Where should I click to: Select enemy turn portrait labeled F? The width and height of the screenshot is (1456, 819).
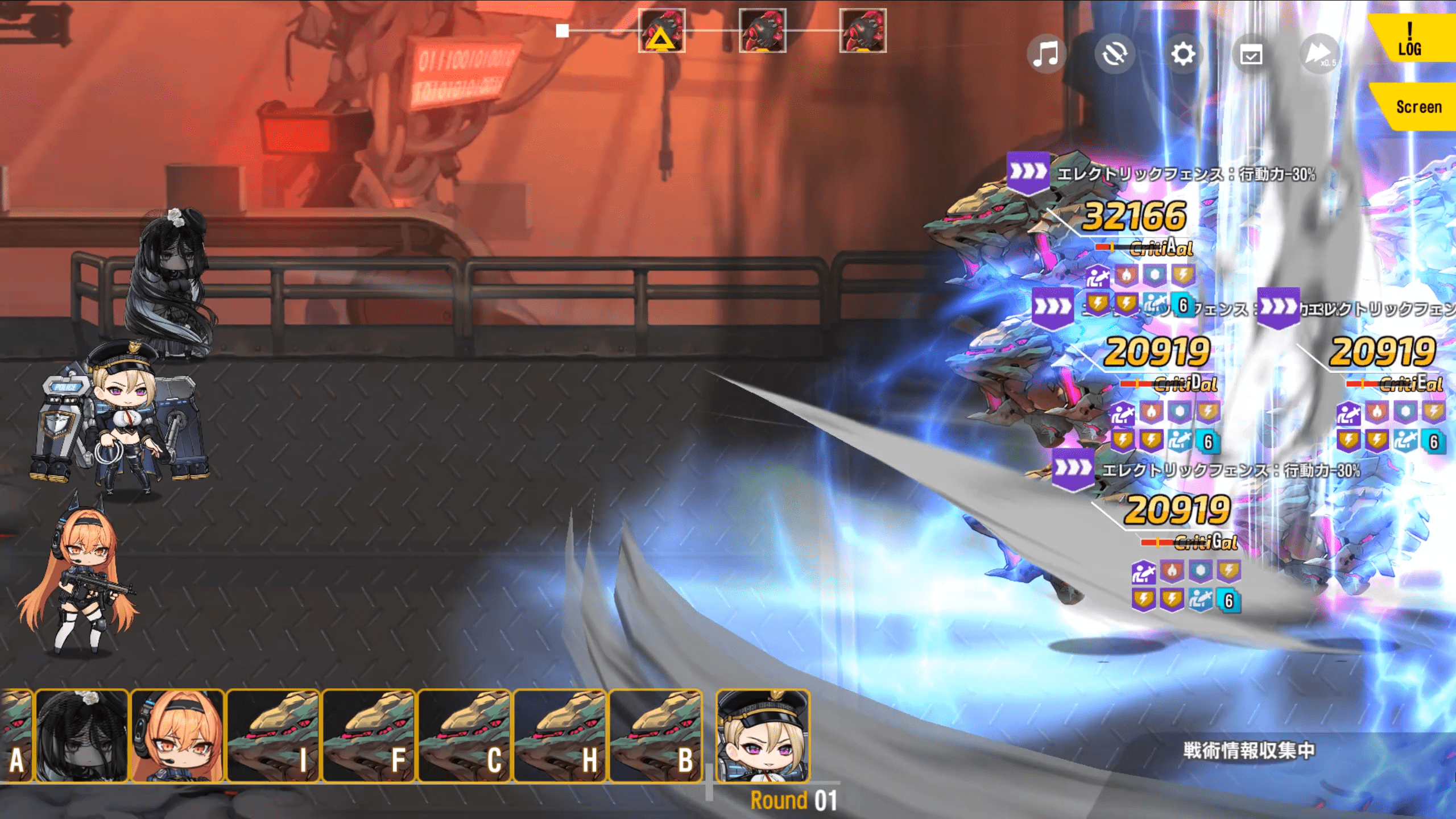pos(369,735)
